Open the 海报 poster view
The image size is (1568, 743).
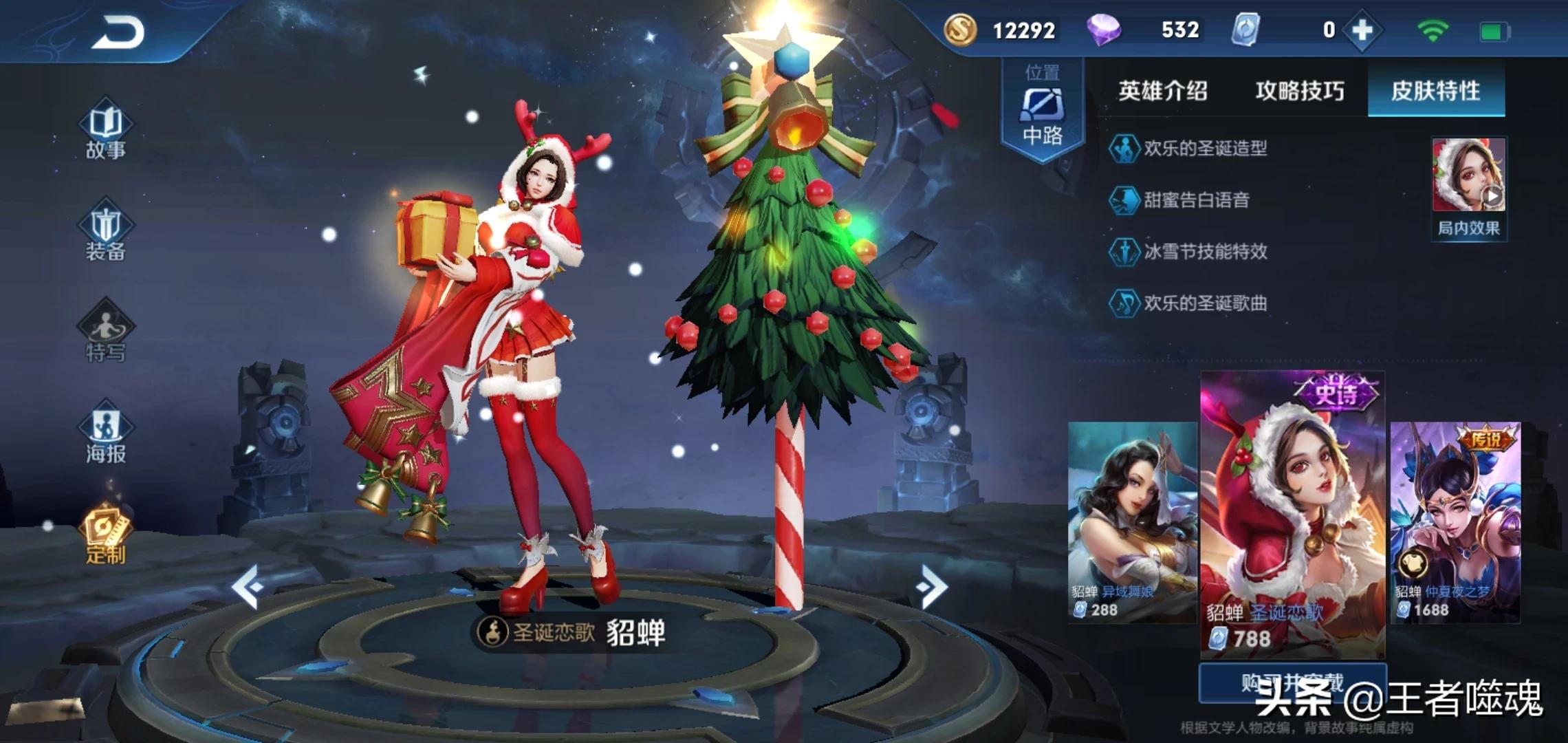tap(105, 434)
